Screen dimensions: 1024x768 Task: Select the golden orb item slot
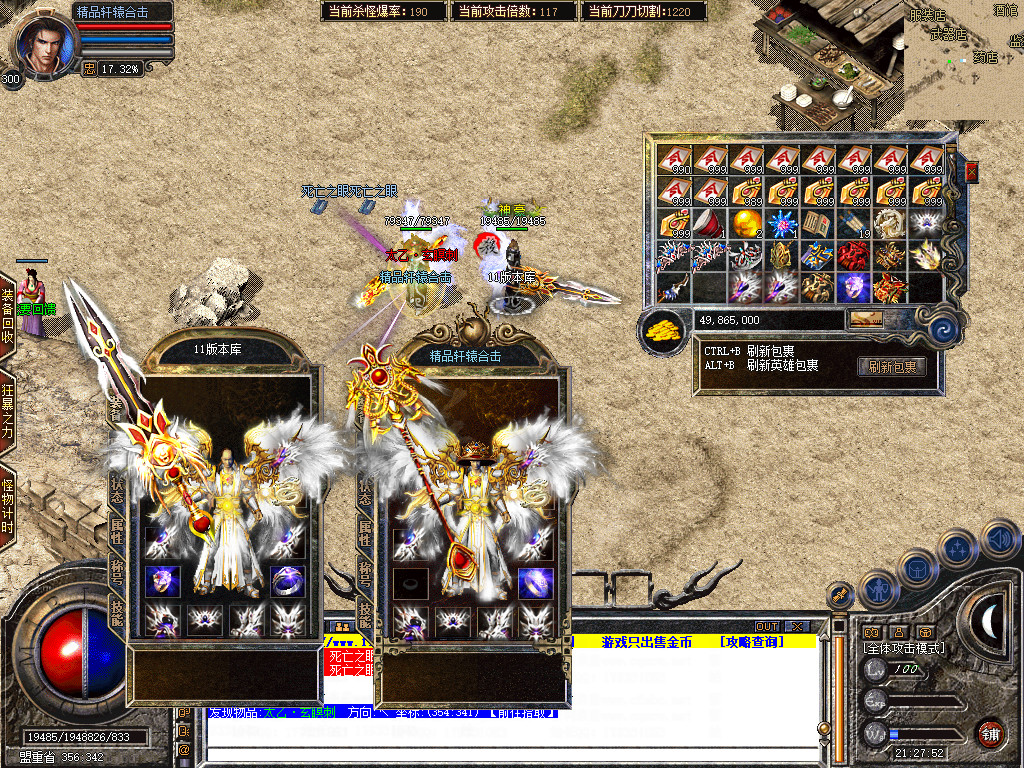pos(746,223)
